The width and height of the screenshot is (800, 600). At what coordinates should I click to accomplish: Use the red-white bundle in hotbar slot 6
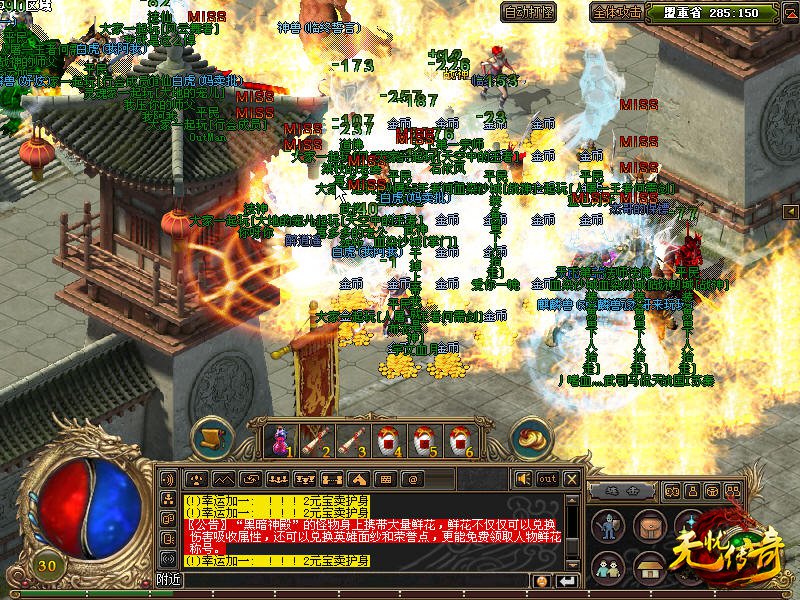coord(459,440)
